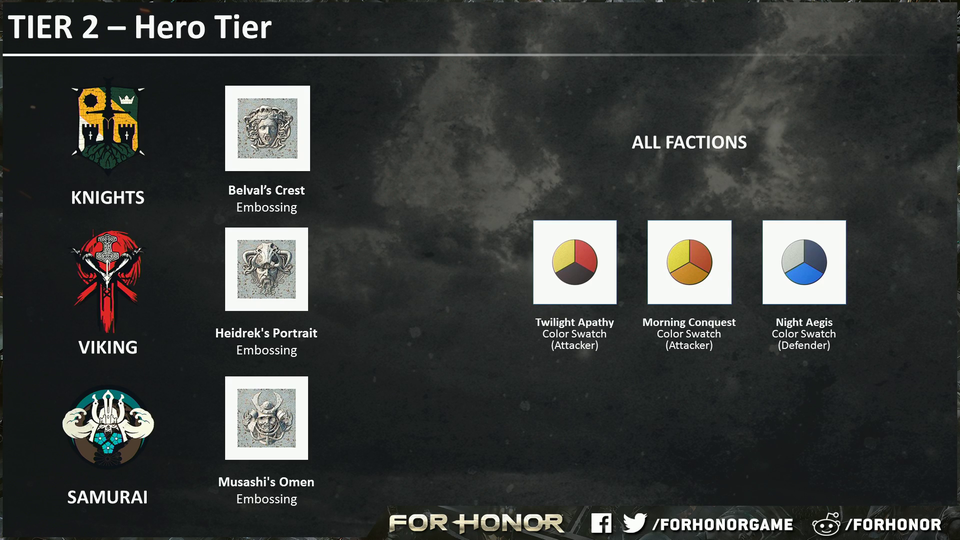The height and width of the screenshot is (540, 960).
Task: Open the Reddit icon link
Action: tap(827, 524)
